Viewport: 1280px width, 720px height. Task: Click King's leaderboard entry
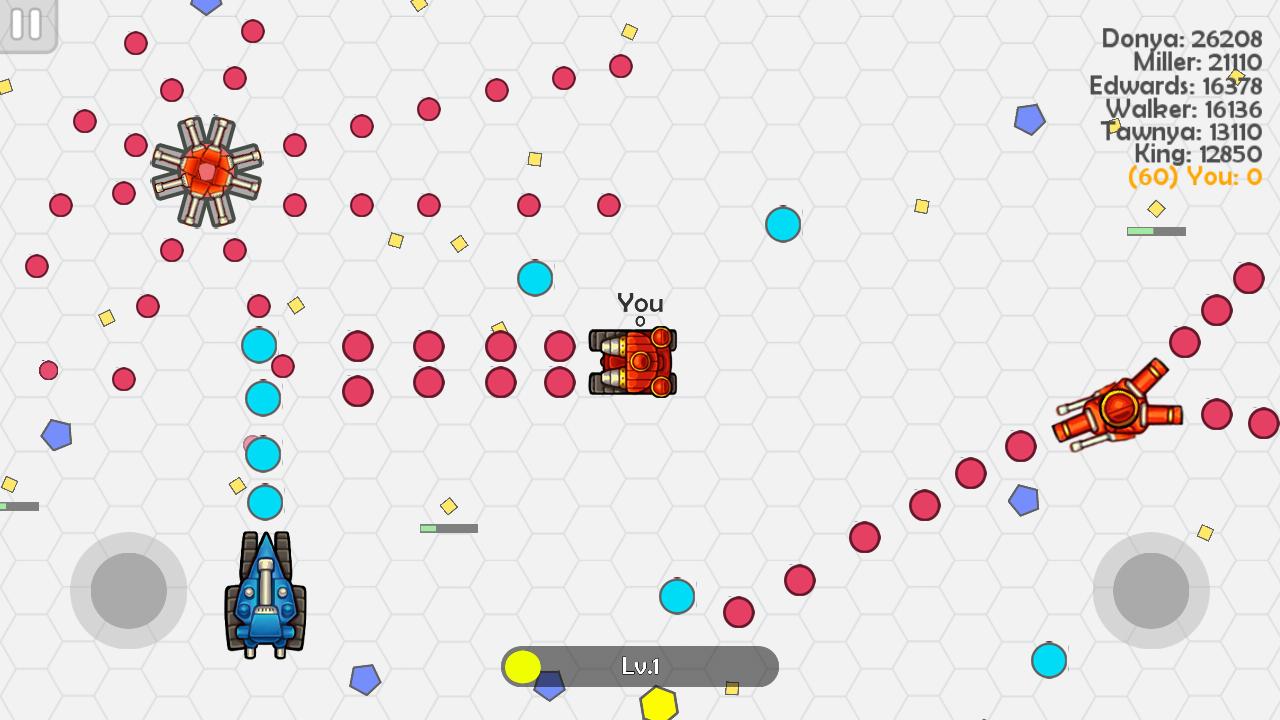click(1200, 155)
